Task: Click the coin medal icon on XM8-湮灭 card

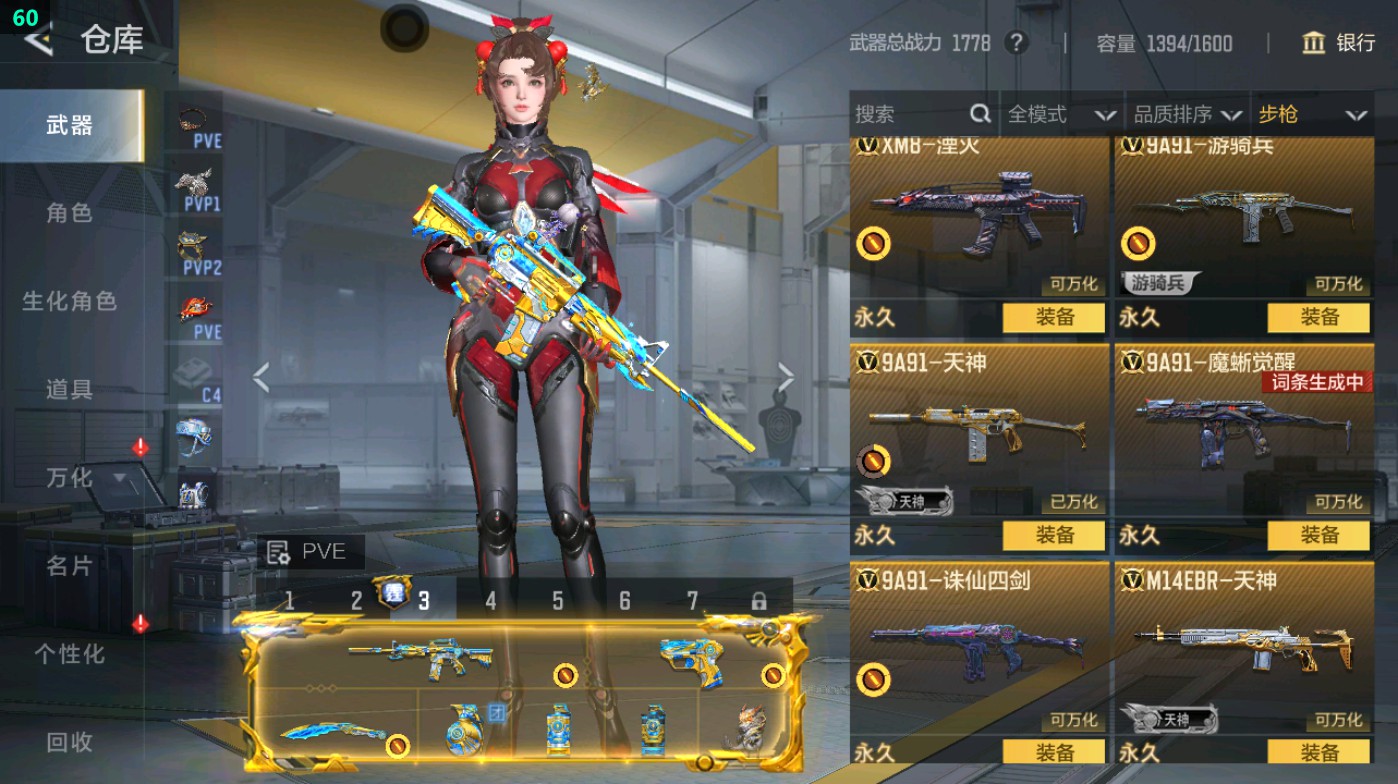Action: [872, 244]
